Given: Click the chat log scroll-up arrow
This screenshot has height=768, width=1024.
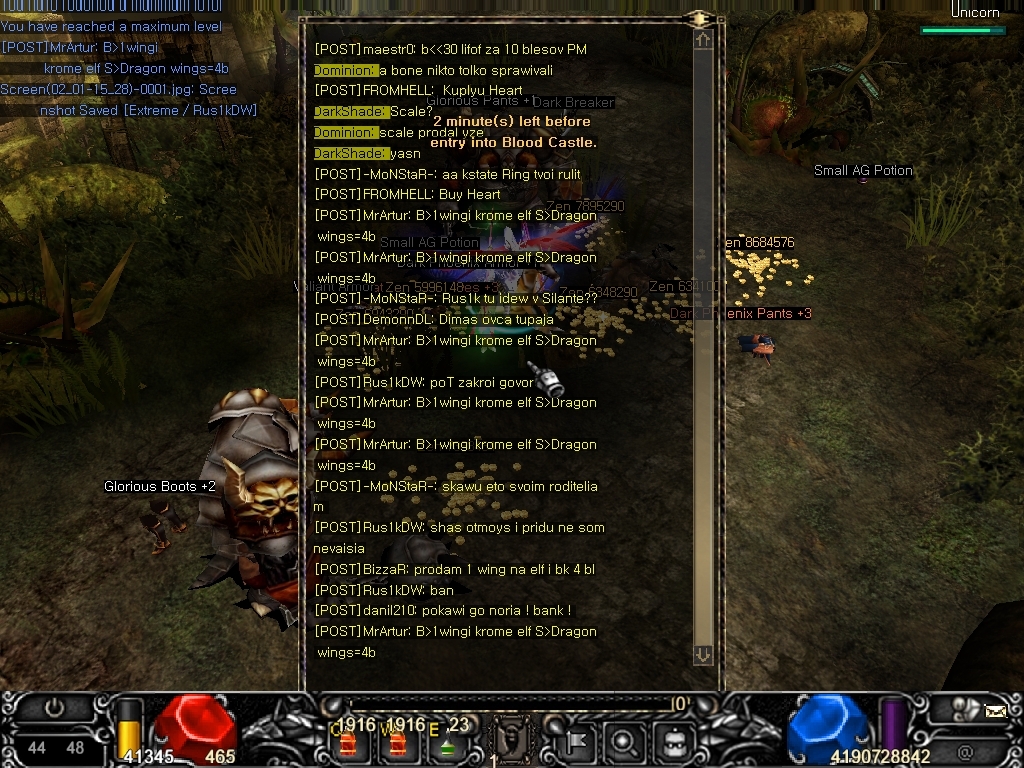Looking at the screenshot, I should [x=703, y=40].
